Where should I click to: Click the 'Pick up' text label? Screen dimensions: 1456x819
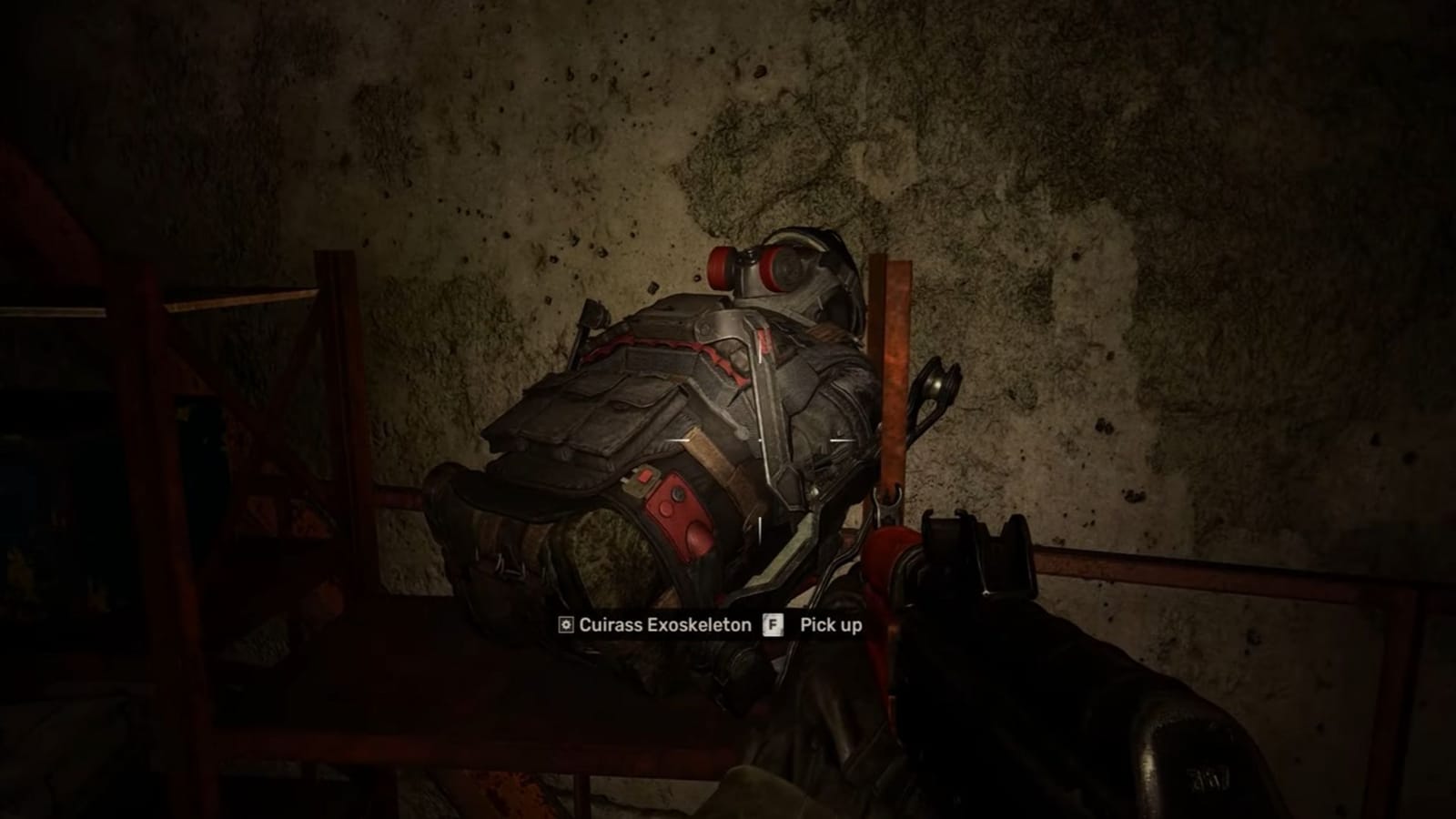(830, 625)
